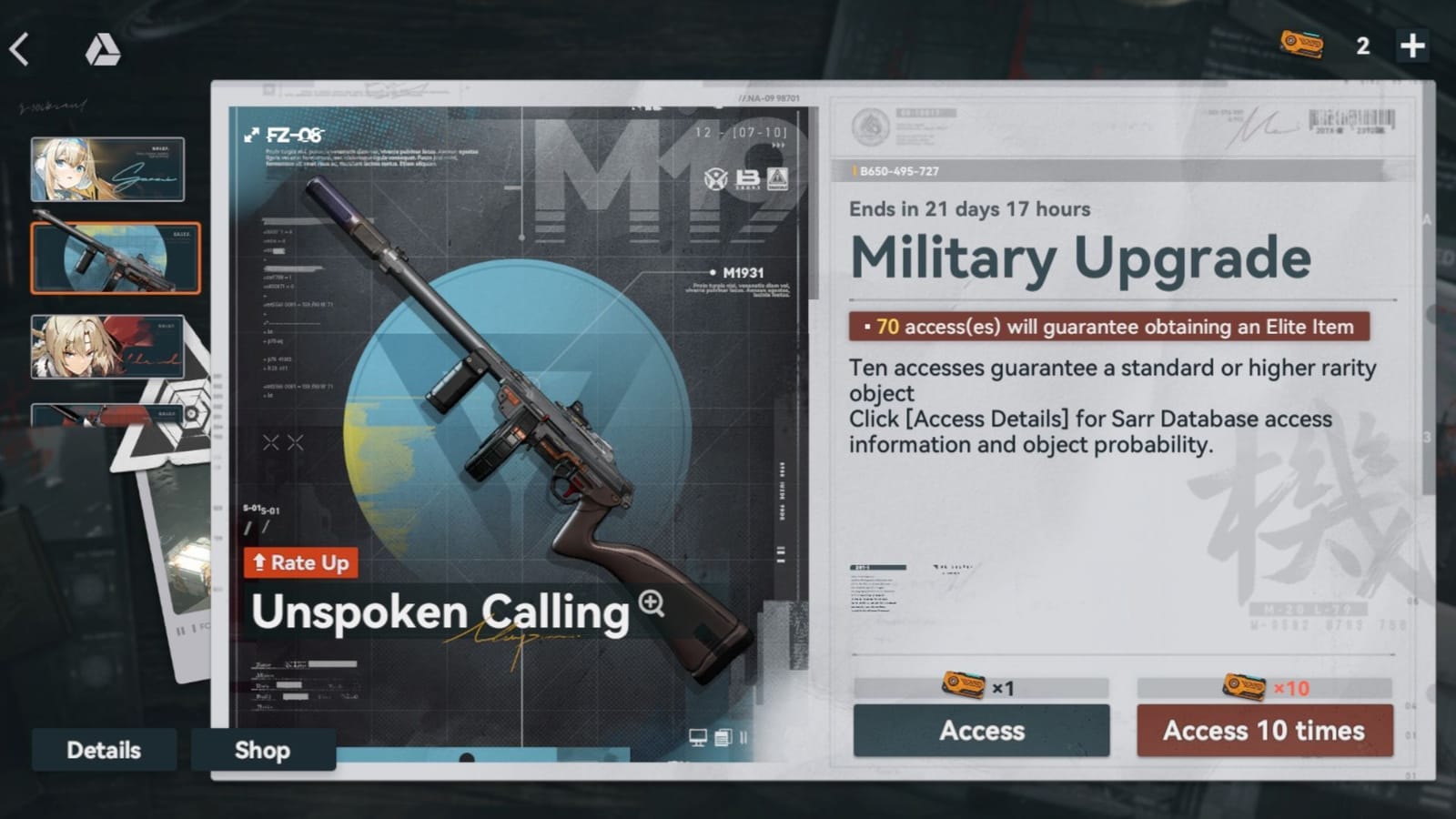Open the Shop

click(x=263, y=750)
